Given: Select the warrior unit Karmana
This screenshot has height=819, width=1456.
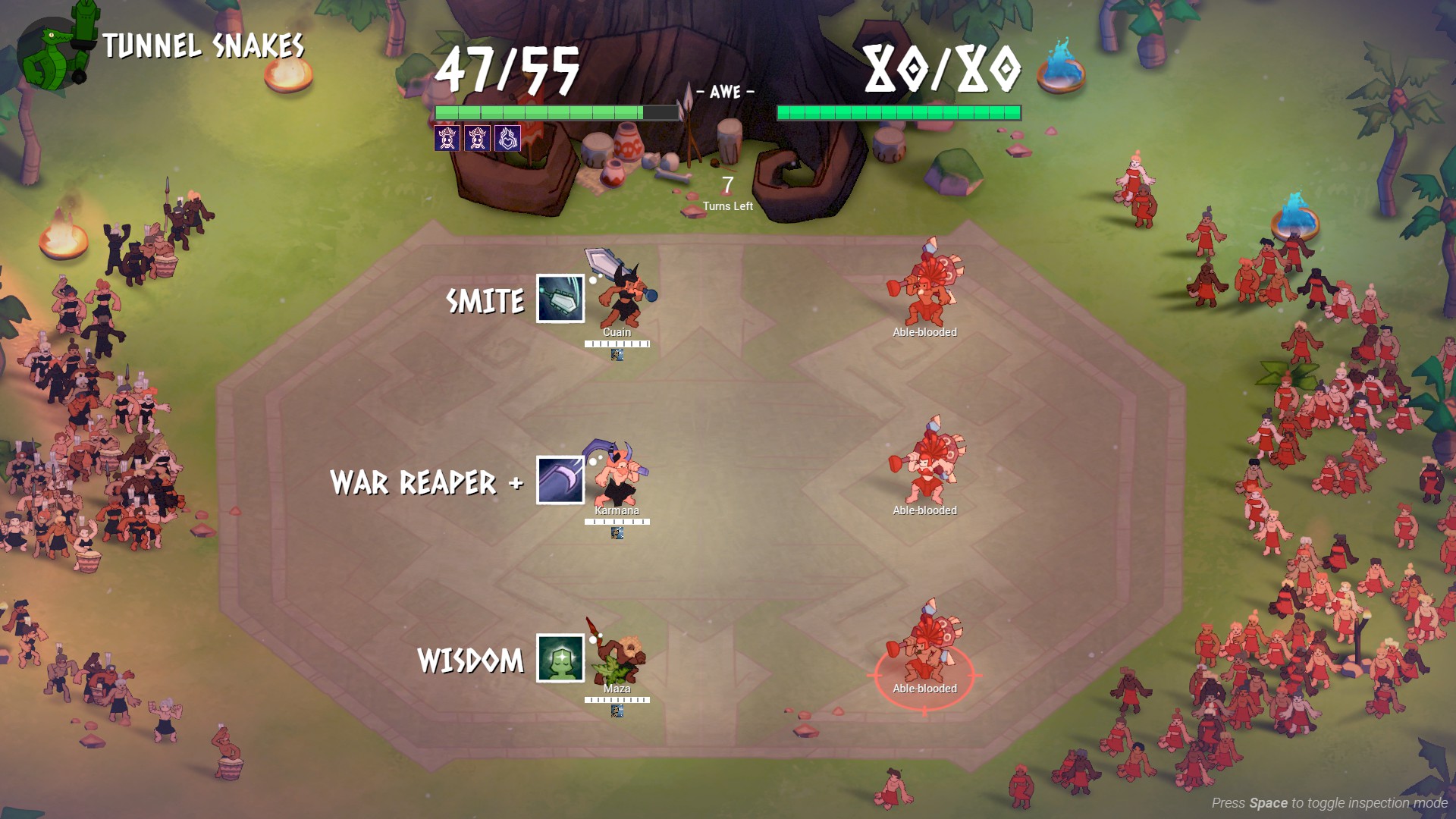Looking at the screenshot, I should point(620,474).
